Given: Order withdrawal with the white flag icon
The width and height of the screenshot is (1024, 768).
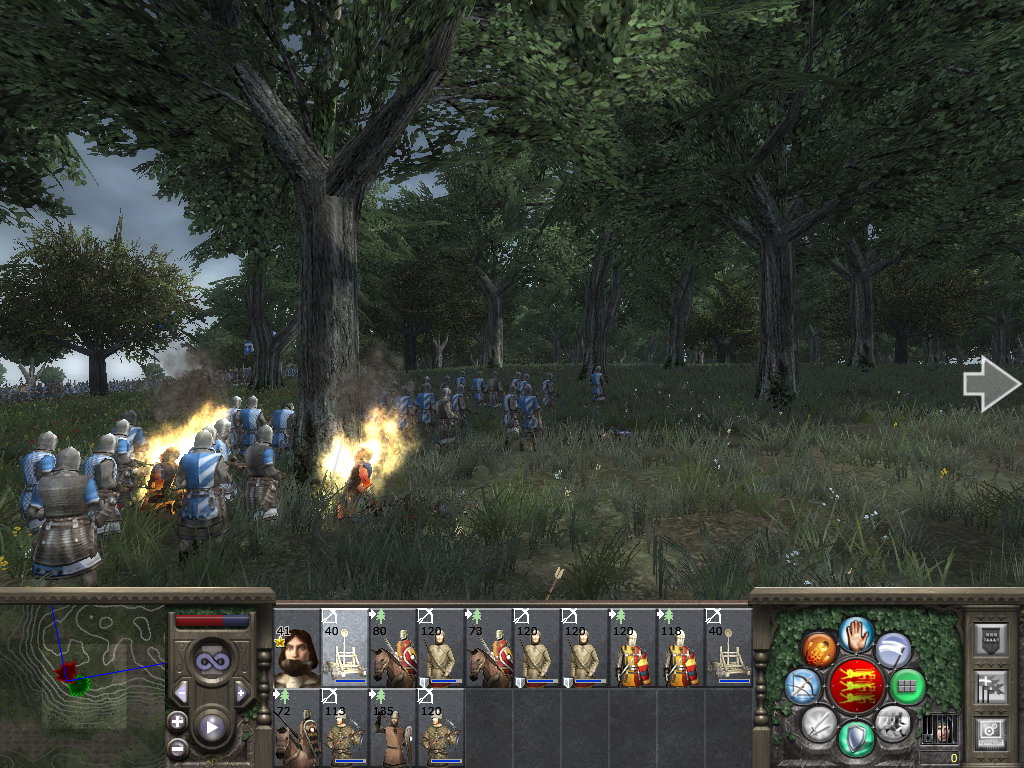Looking at the screenshot, I should [893, 650].
